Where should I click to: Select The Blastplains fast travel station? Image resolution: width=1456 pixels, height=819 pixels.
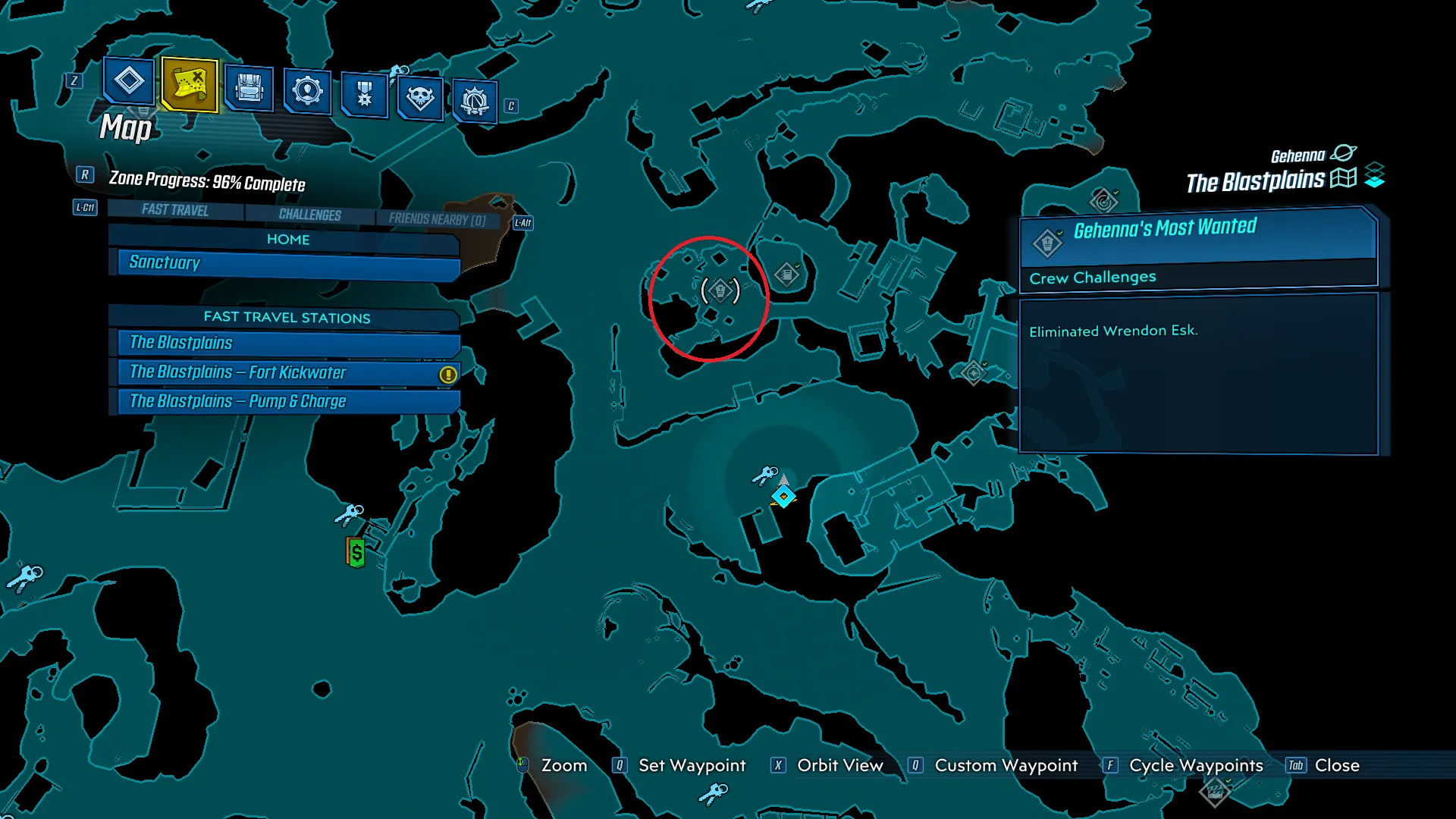pos(288,343)
